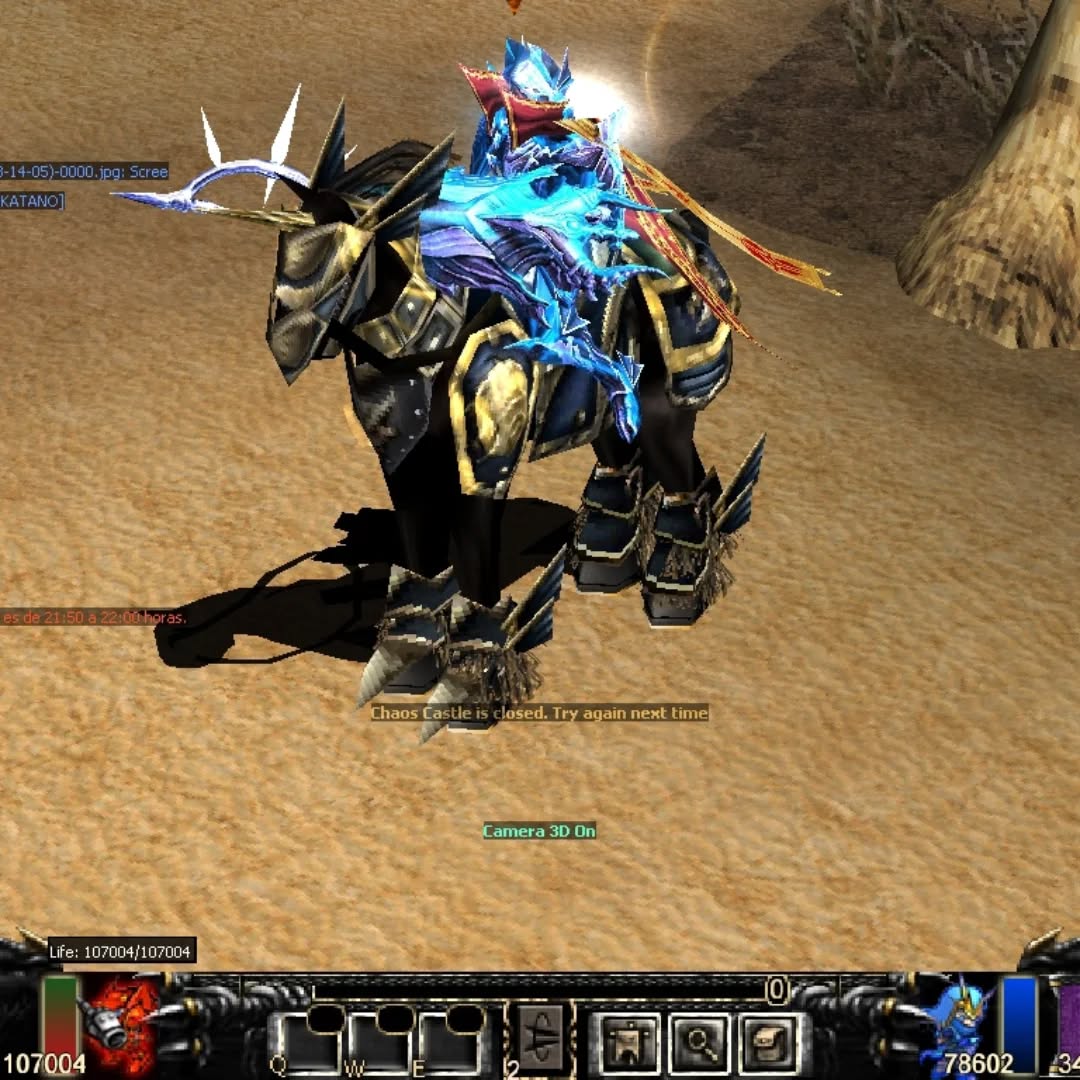Open the magnifying glass and key button
The height and width of the screenshot is (1080, 1080).
coord(699,1044)
